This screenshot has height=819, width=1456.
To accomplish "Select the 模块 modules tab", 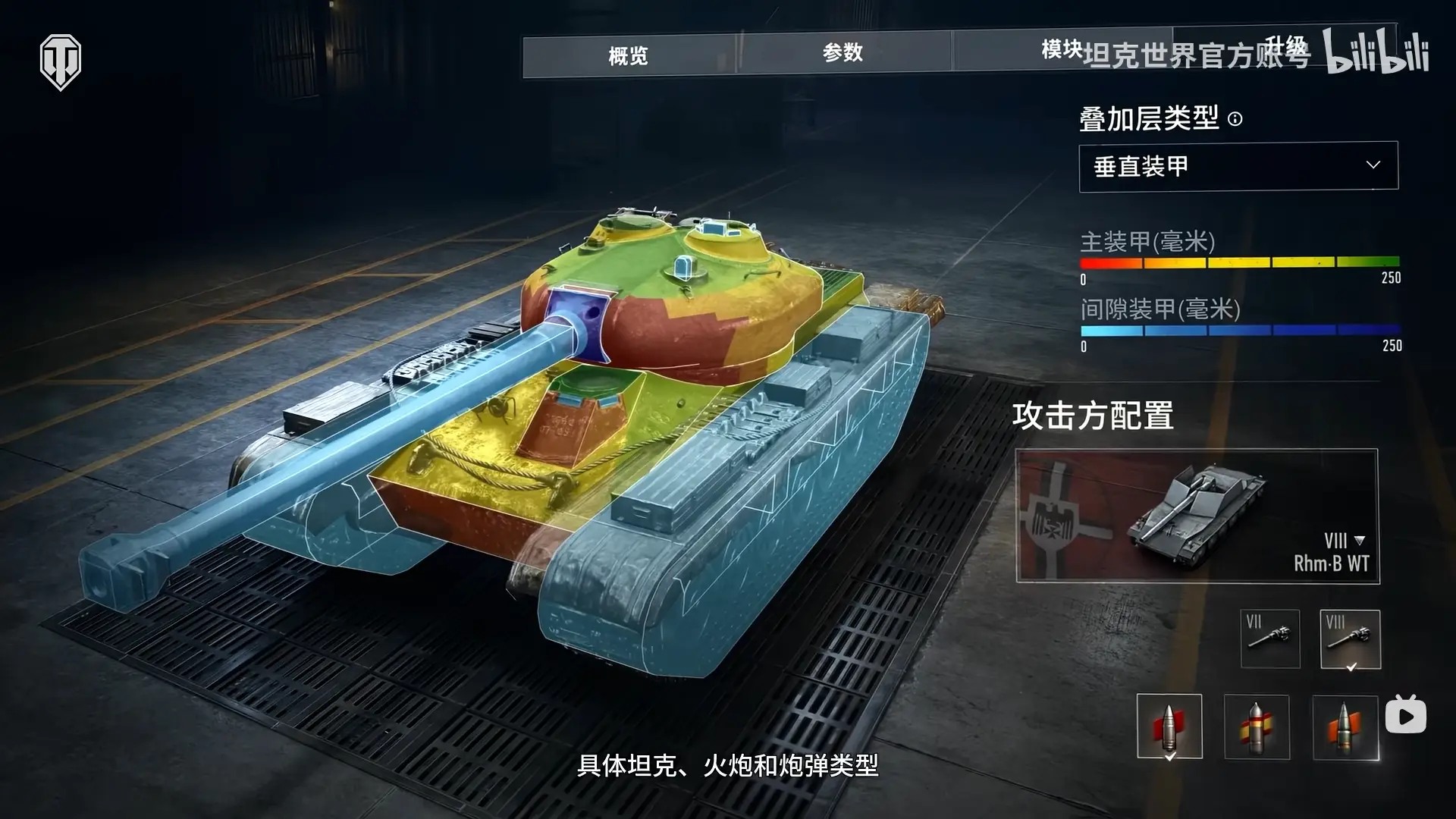I will click(x=1062, y=50).
